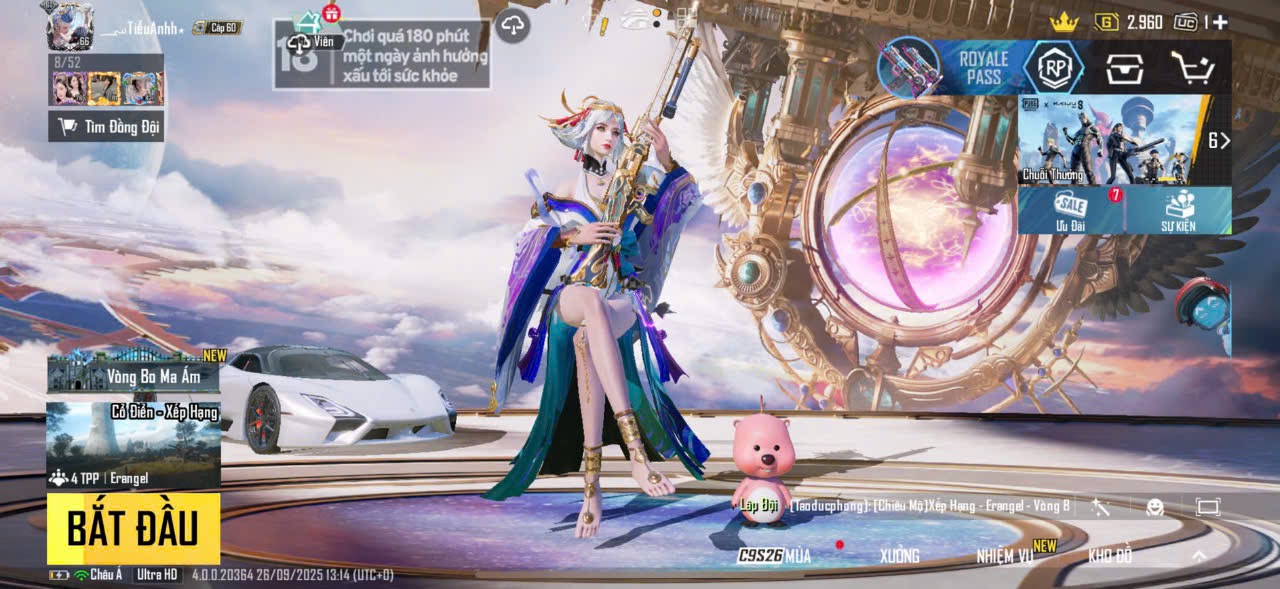Click the Lập Đội recruitment chat message
Viewport: 1280px width, 589px height.
pyautogui.click(x=905, y=506)
